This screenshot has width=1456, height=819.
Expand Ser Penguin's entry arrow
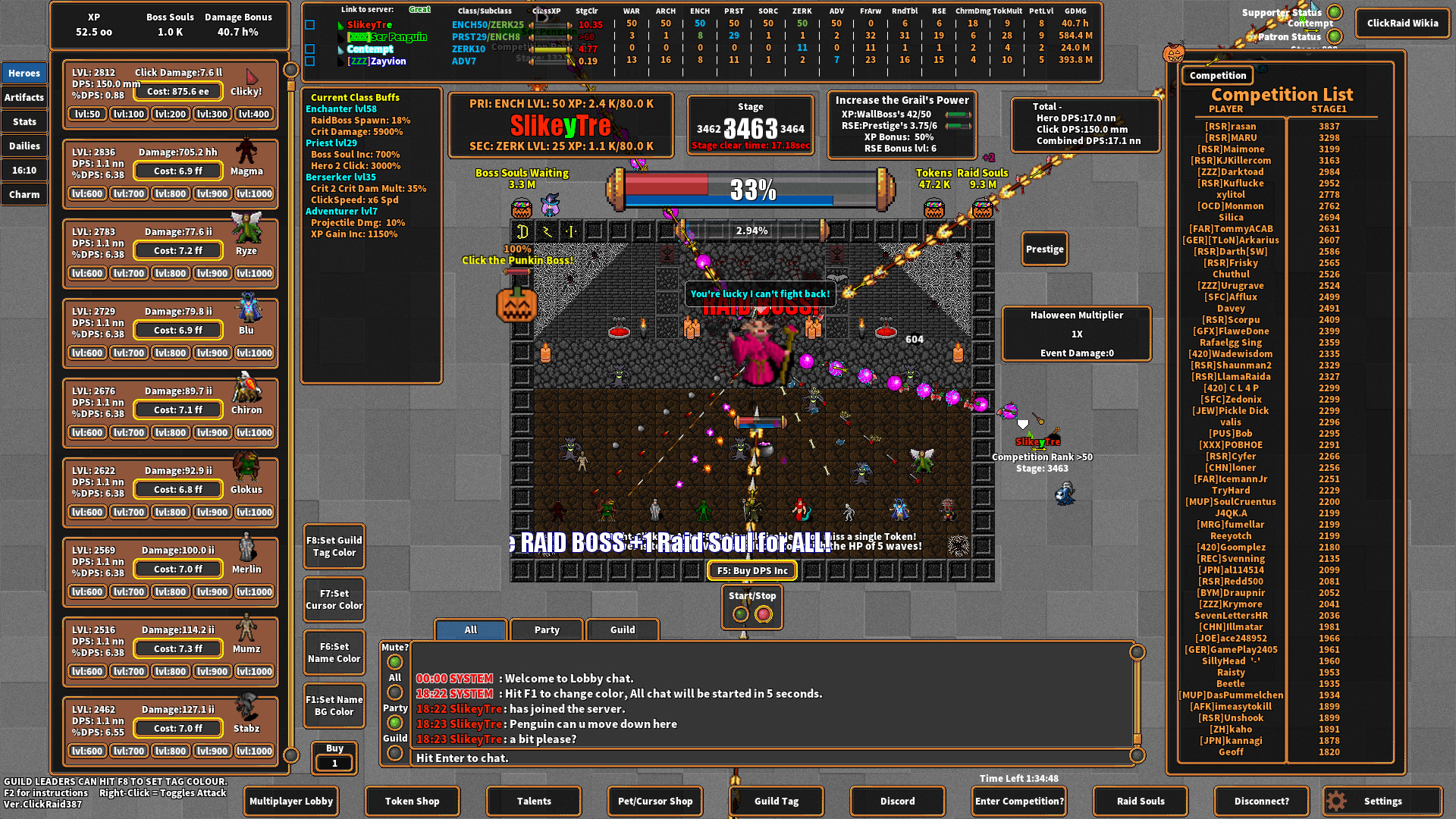342,37
